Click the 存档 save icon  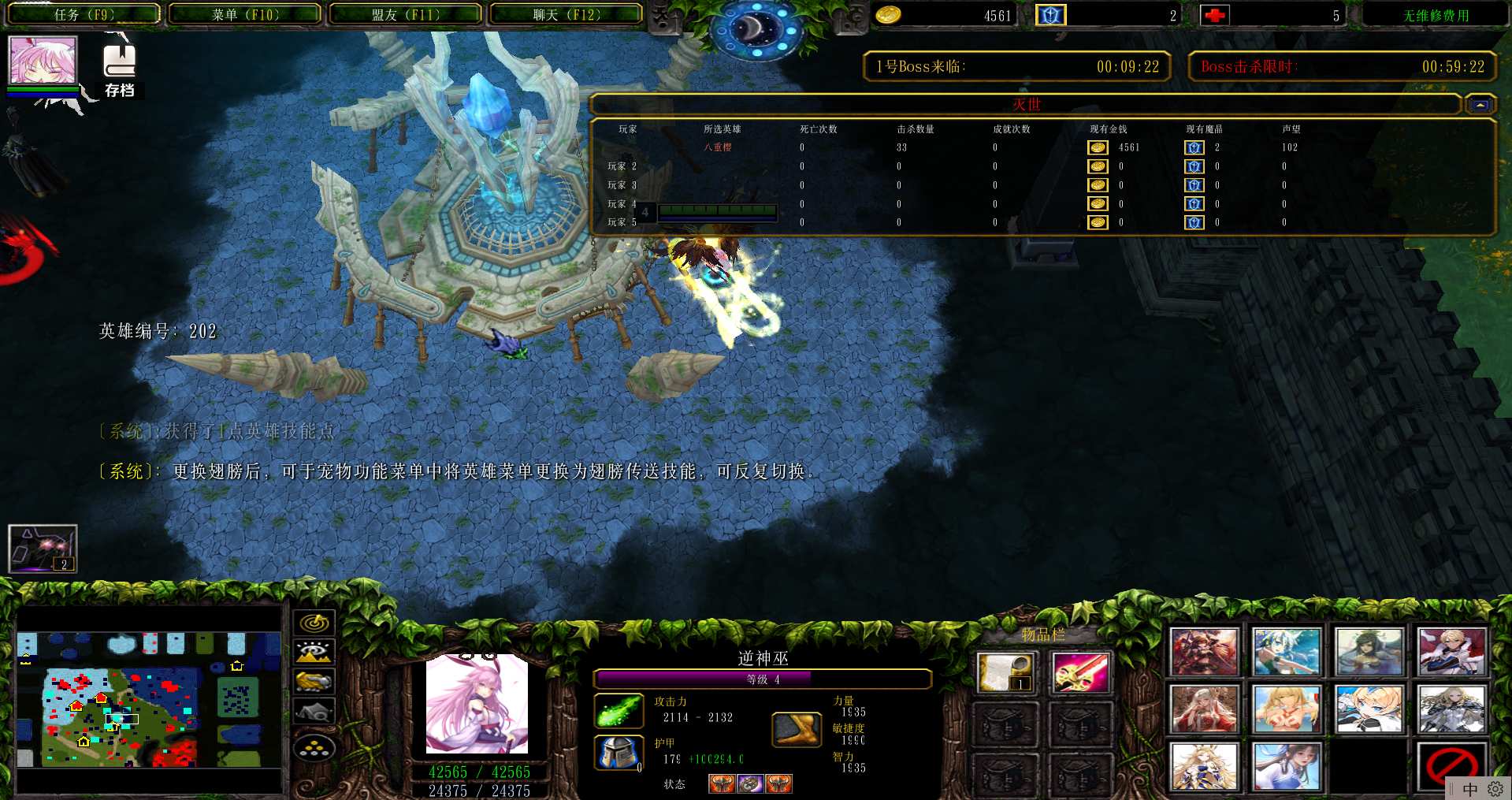tap(119, 70)
